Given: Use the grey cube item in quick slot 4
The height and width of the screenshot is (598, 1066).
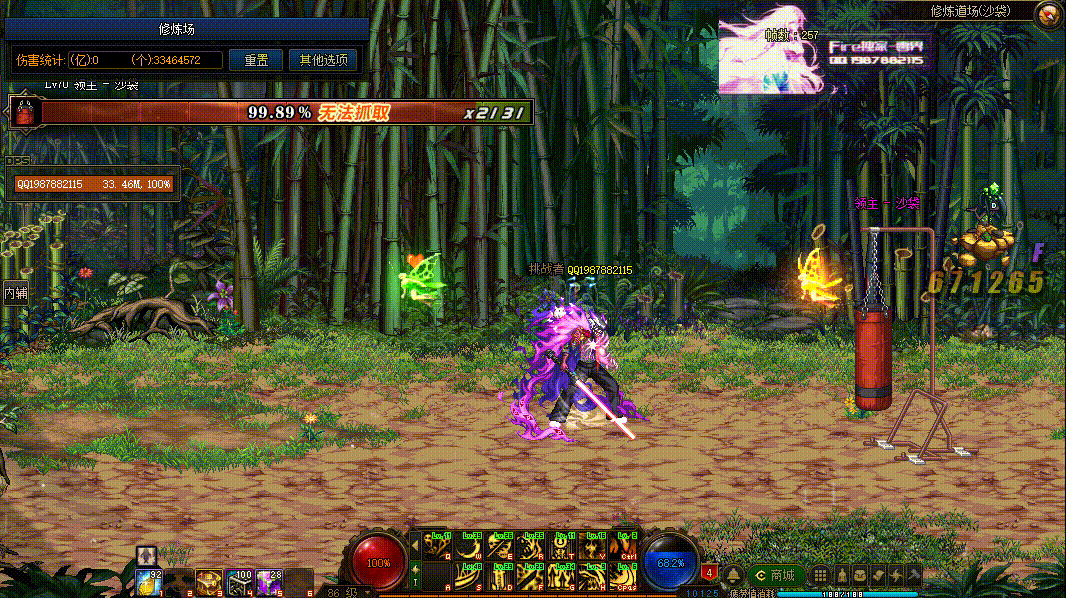Looking at the screenshot, I should click(x=238, y=580).
